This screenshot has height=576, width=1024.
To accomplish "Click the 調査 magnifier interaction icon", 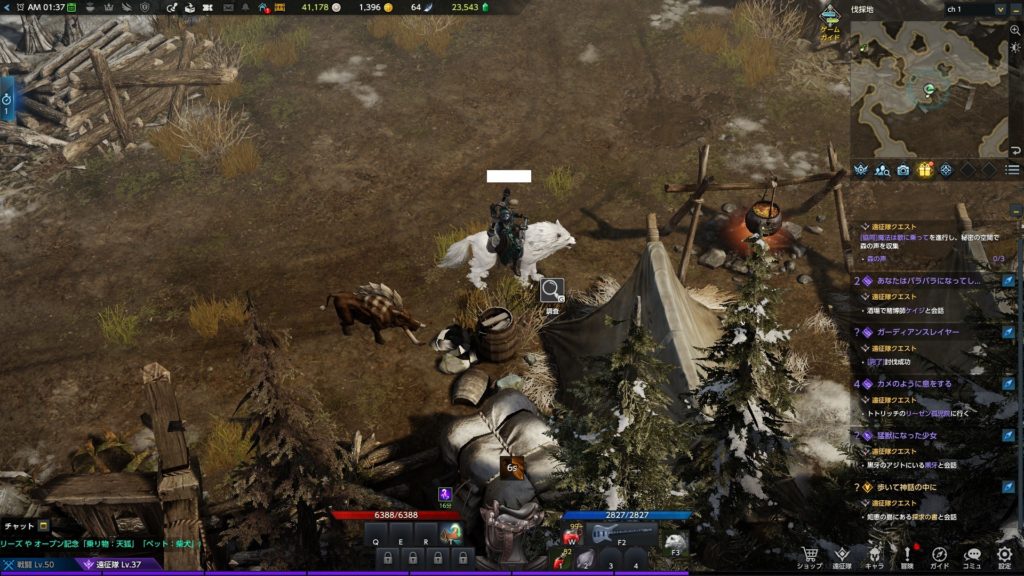I will (551, 291).
